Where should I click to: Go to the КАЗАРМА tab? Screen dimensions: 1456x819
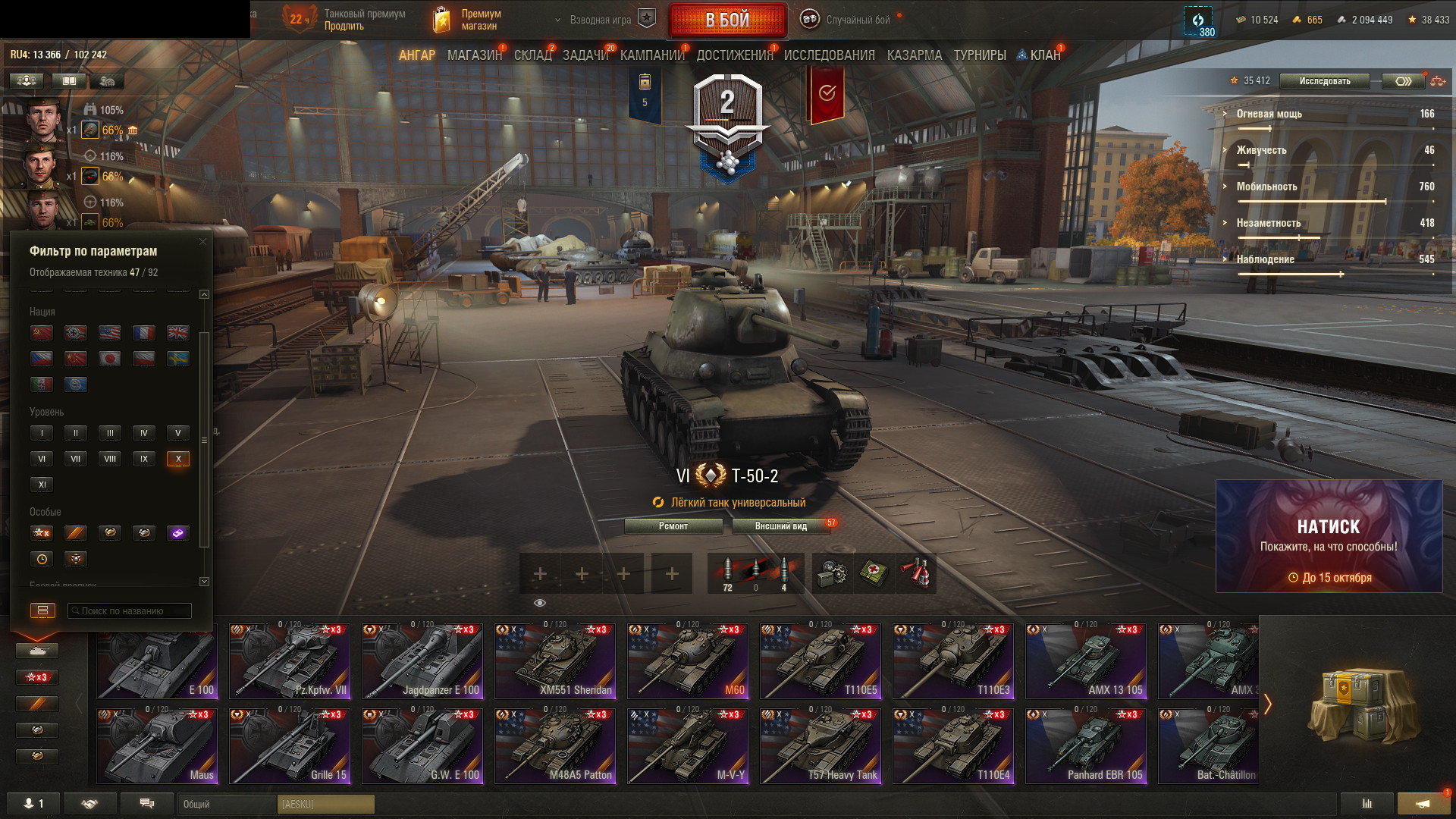[914, 55]
